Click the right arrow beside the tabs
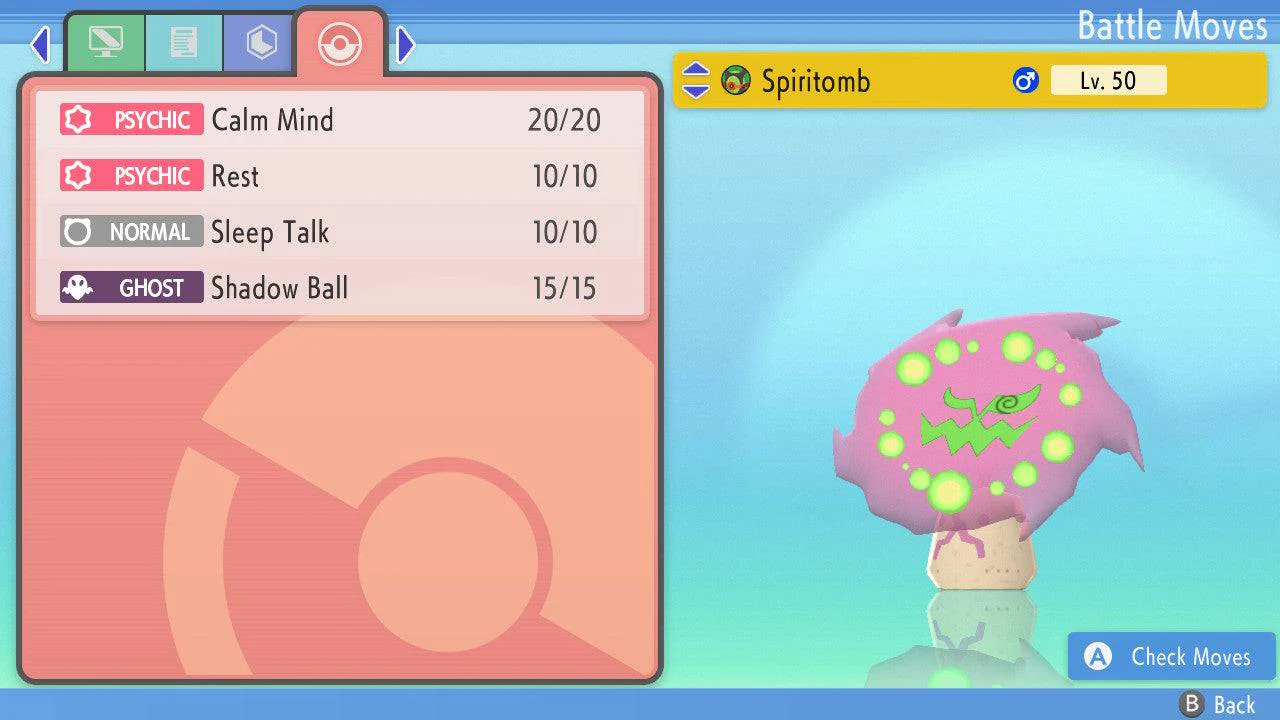The image size is (1280, 720). click(x=405, y=44)
